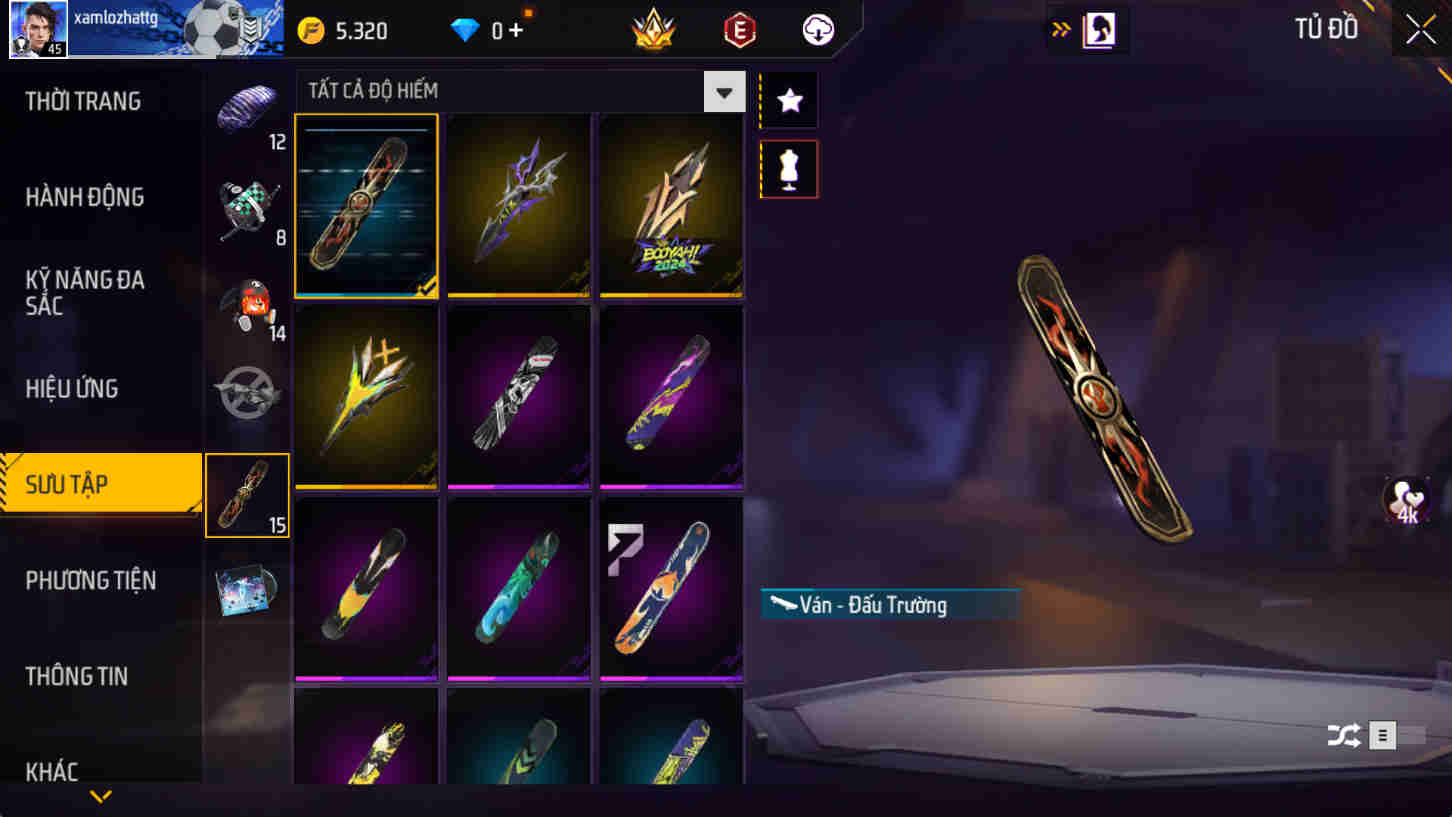Click the shuffle pose icon near the preview

tap(1345, 736)
